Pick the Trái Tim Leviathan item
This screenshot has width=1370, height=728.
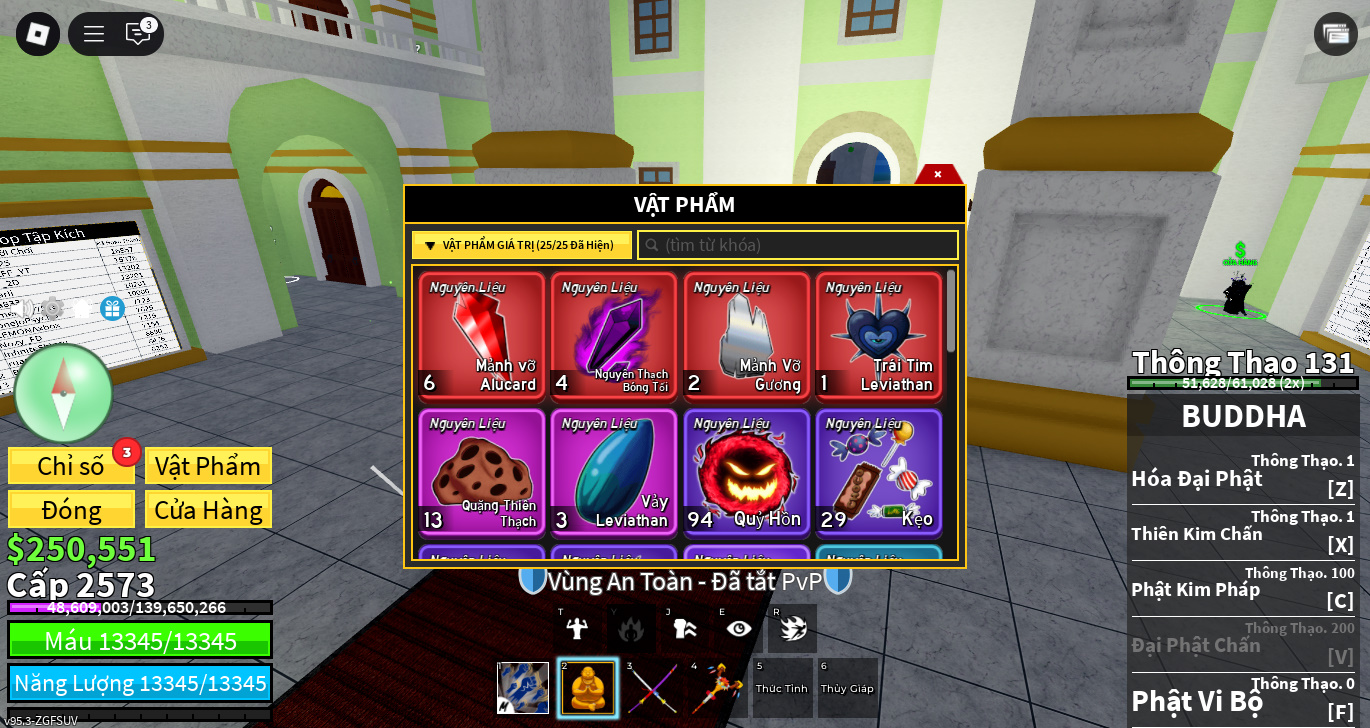click(878, 336)
